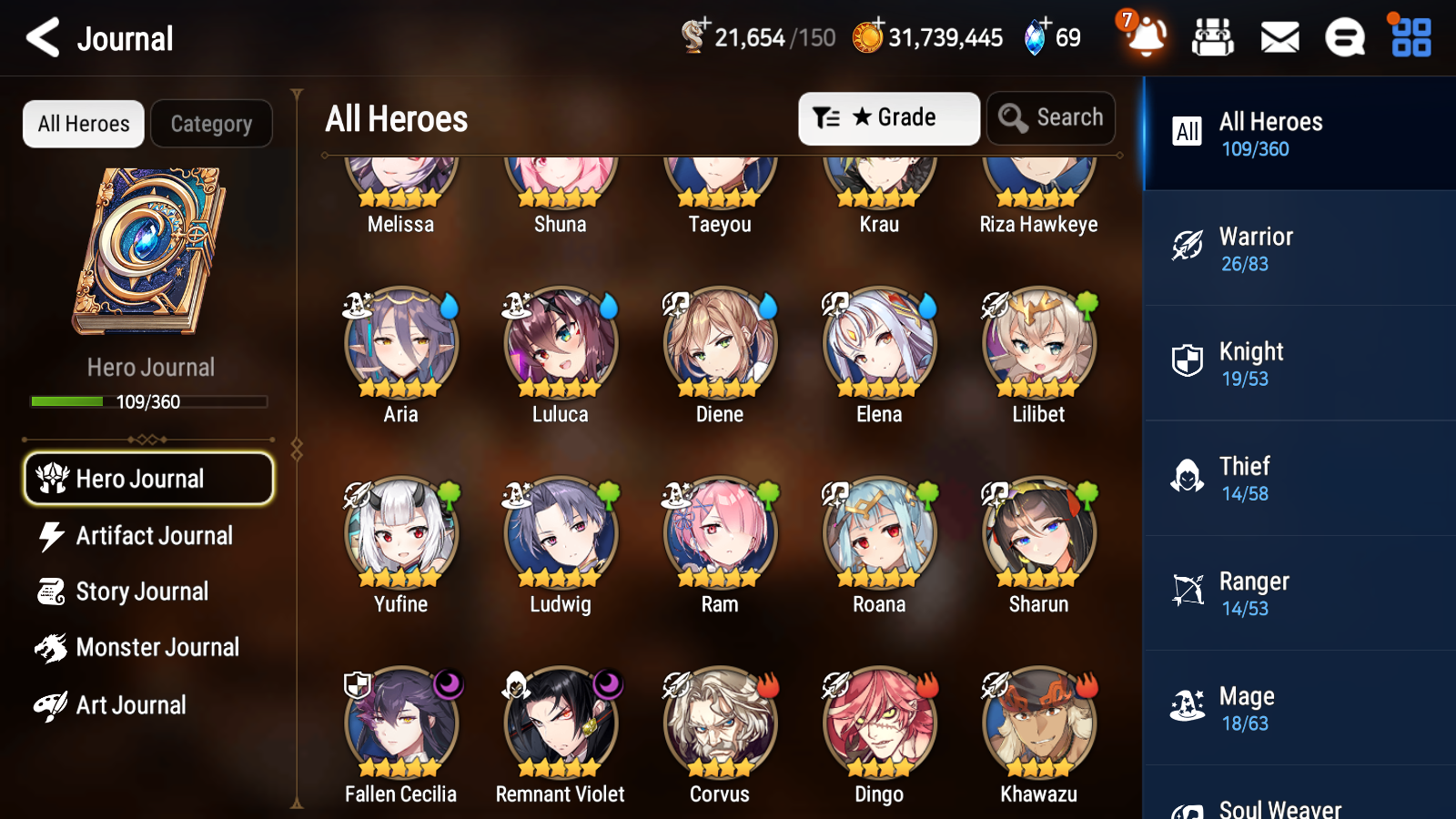The width and height of the screenshot is (1456, 819).
Task: Open the mailbox icon
Action: click(x=1279, y=38)
